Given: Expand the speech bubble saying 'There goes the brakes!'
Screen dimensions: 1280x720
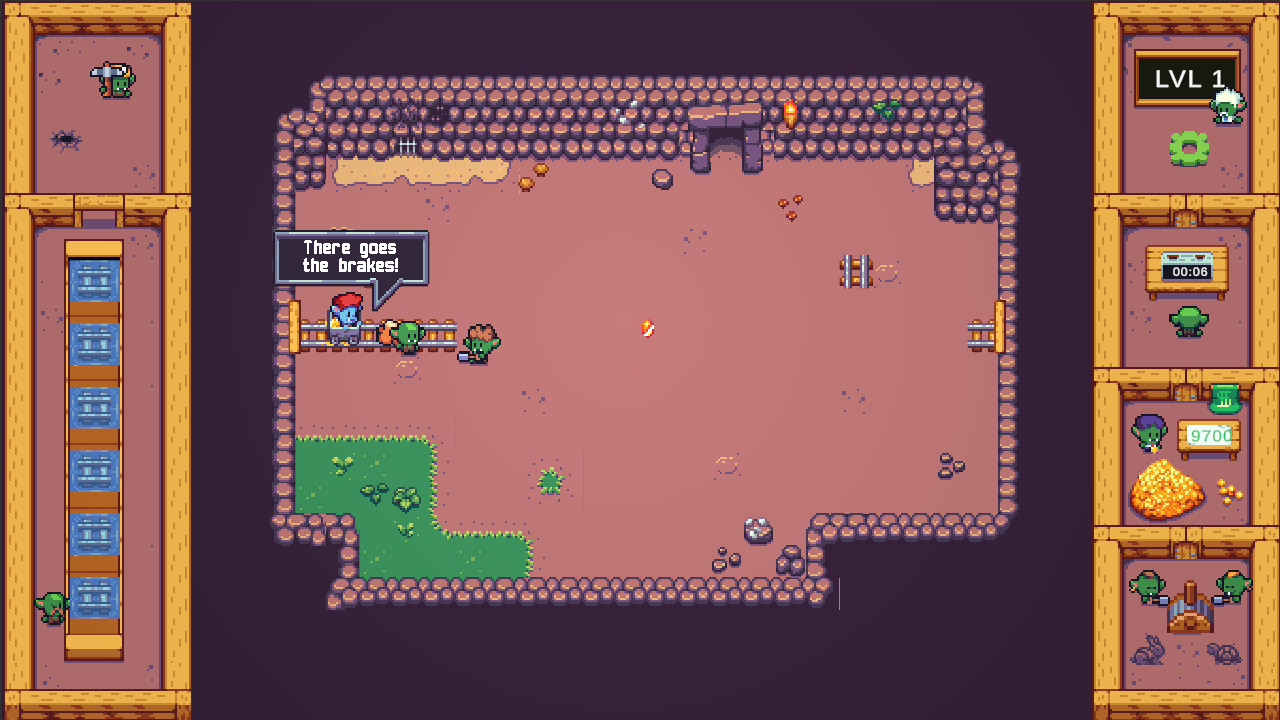Looking at the screenshot, I should [351, 256].
